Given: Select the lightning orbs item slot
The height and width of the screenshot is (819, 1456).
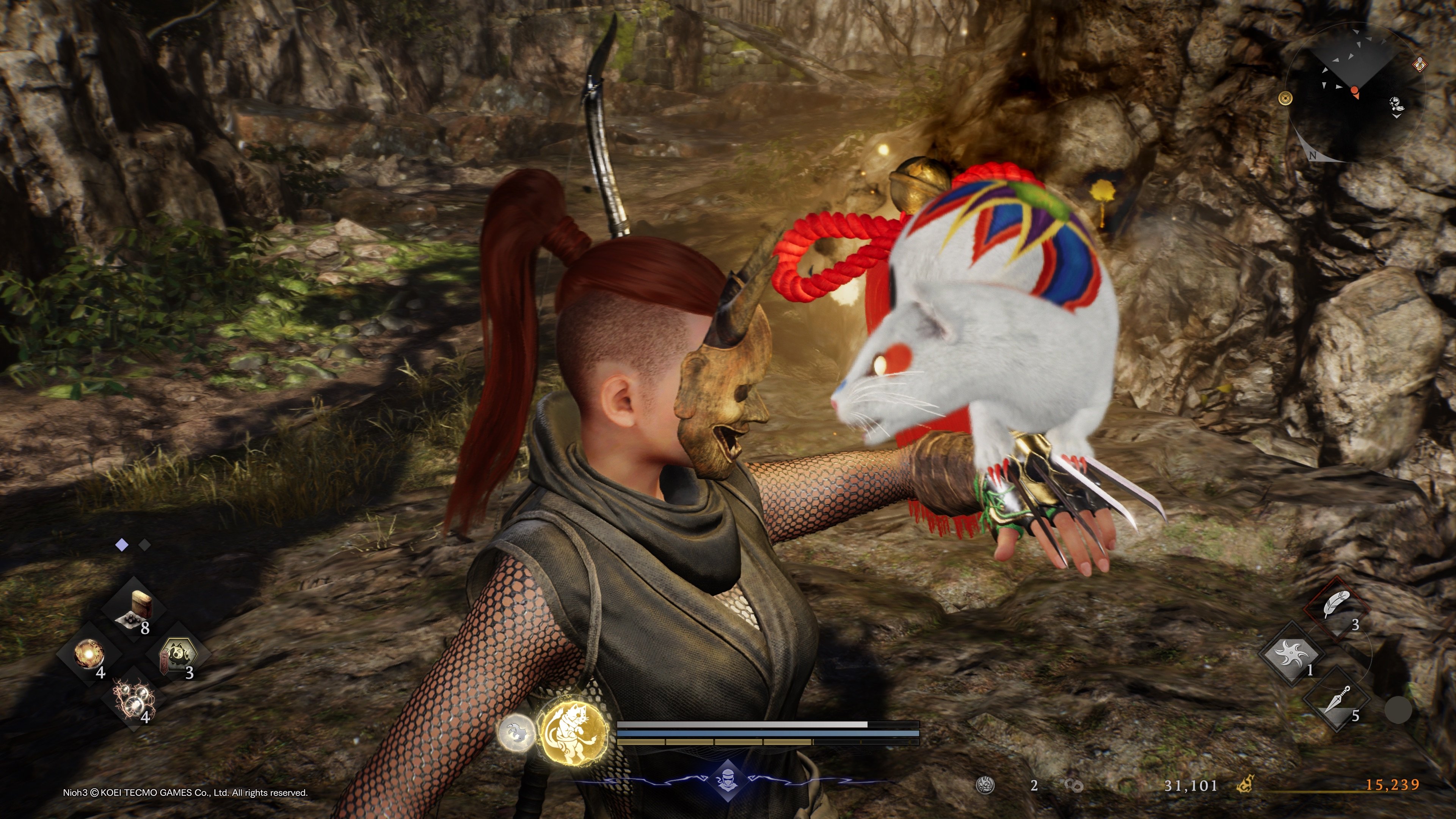Looking at the screenshot, I should (x=134, y=698).
